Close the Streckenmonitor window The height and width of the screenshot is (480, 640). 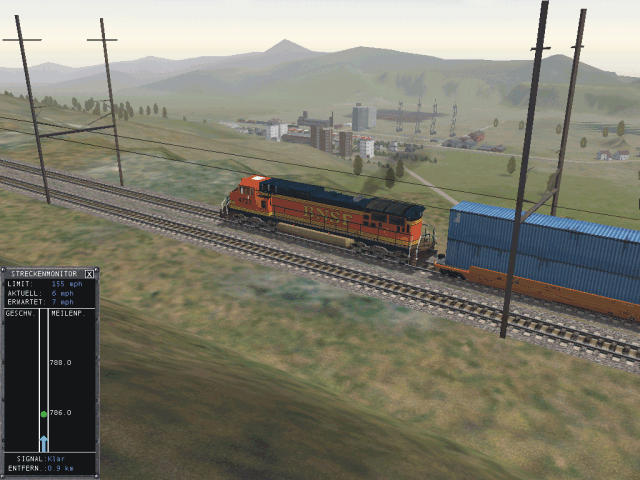[x=89, y=273]
